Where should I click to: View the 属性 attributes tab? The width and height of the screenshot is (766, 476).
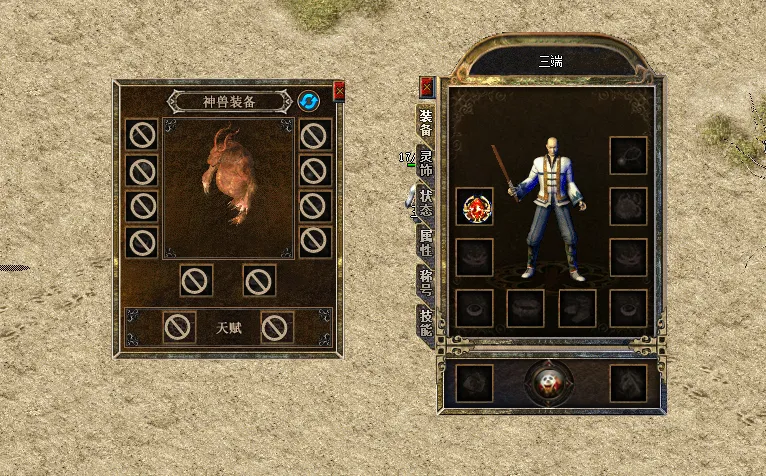point(426,241)
